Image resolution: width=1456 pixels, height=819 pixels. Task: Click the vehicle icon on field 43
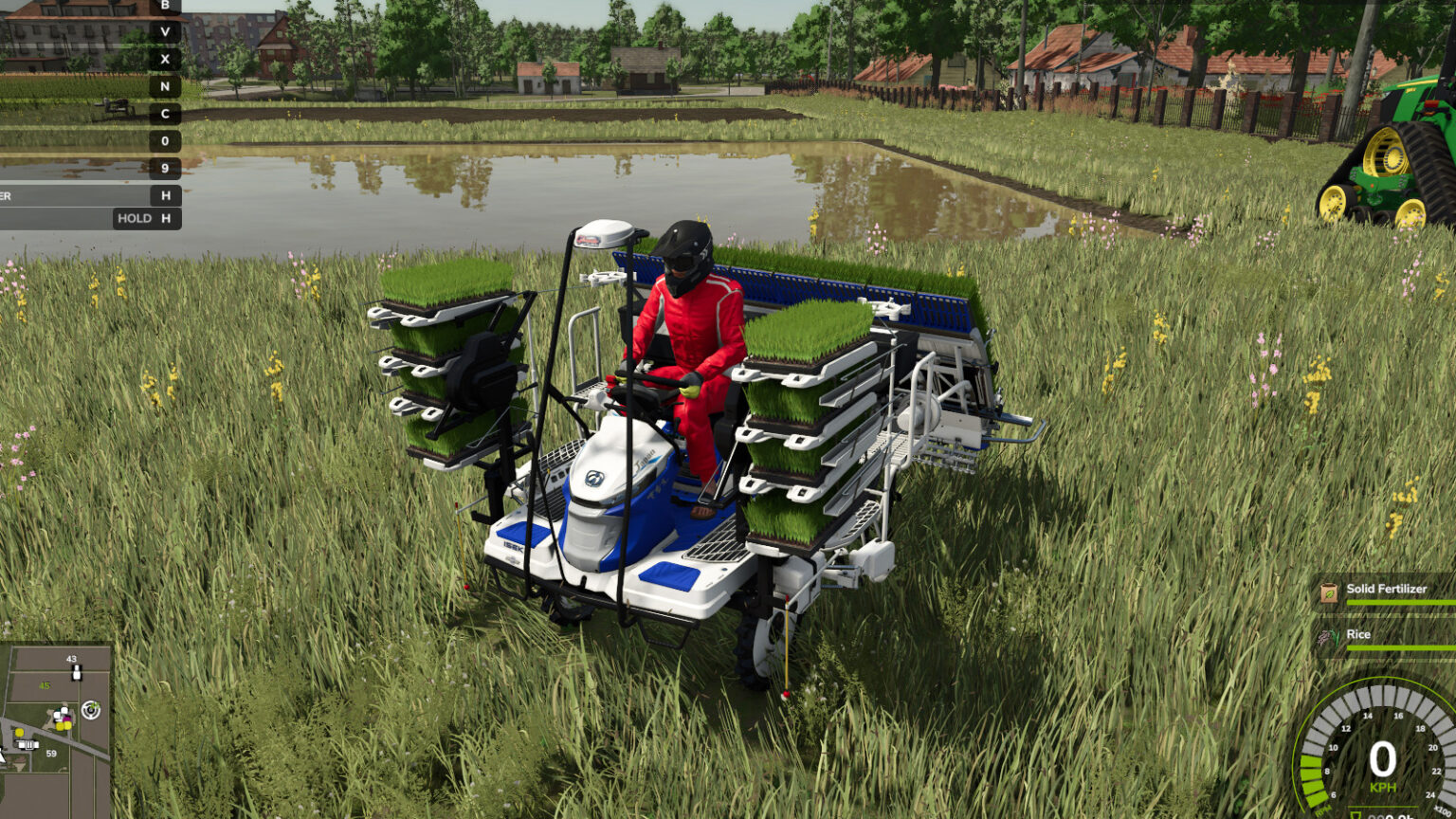click(x=76, y=672)
